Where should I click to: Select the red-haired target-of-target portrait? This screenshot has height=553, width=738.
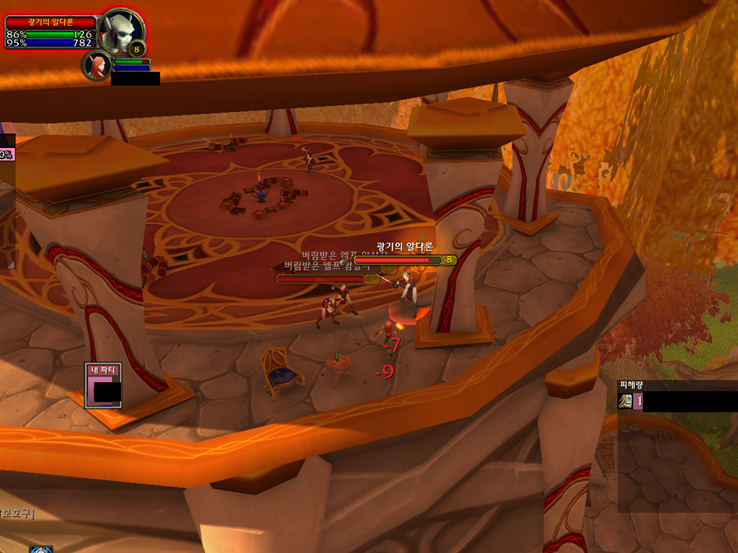(x=96, y=65)
